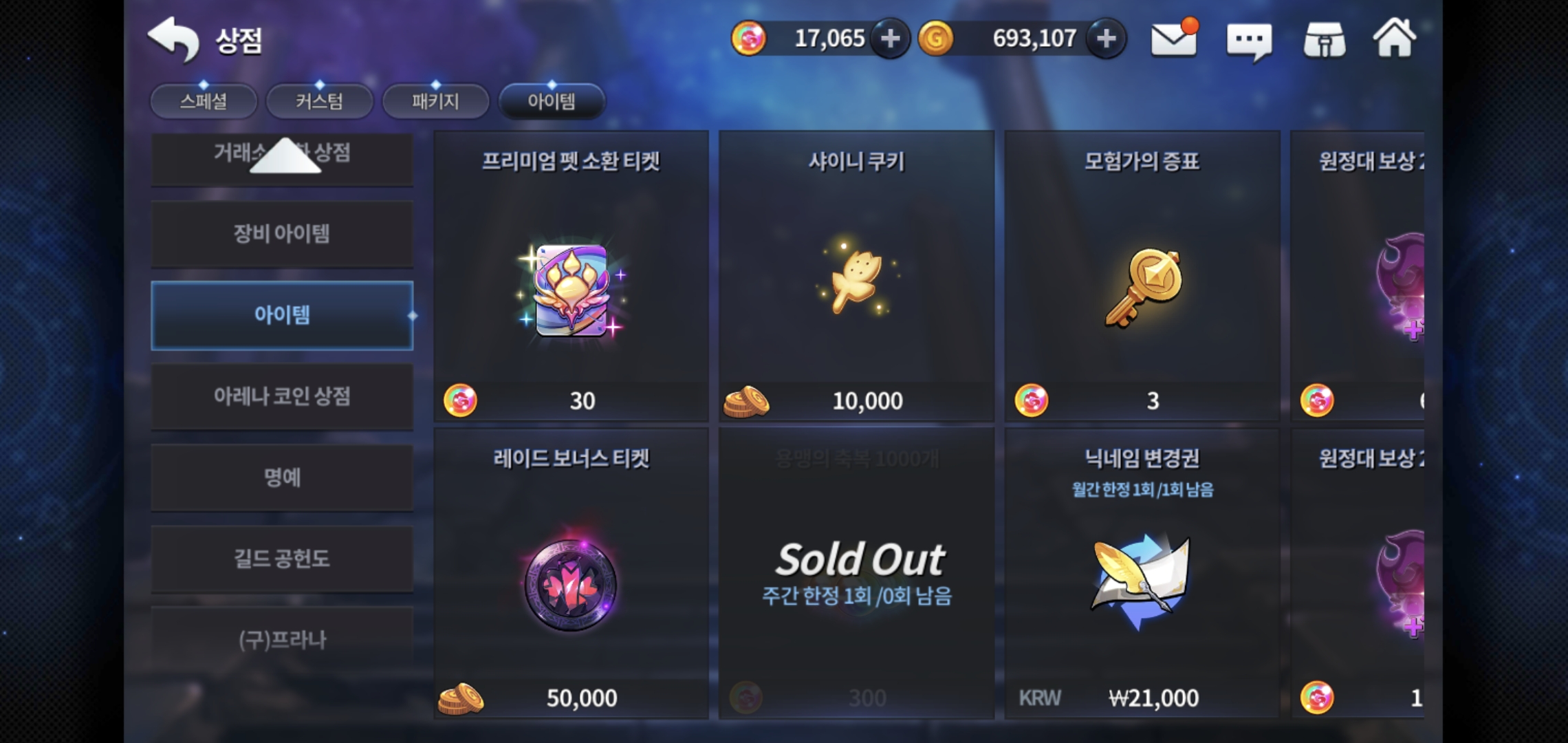Image resolution: width=1568 pixels, height=743 pixels.
Task: Switch to the 스페셜 tab
Action: click(x=204, y=100)
